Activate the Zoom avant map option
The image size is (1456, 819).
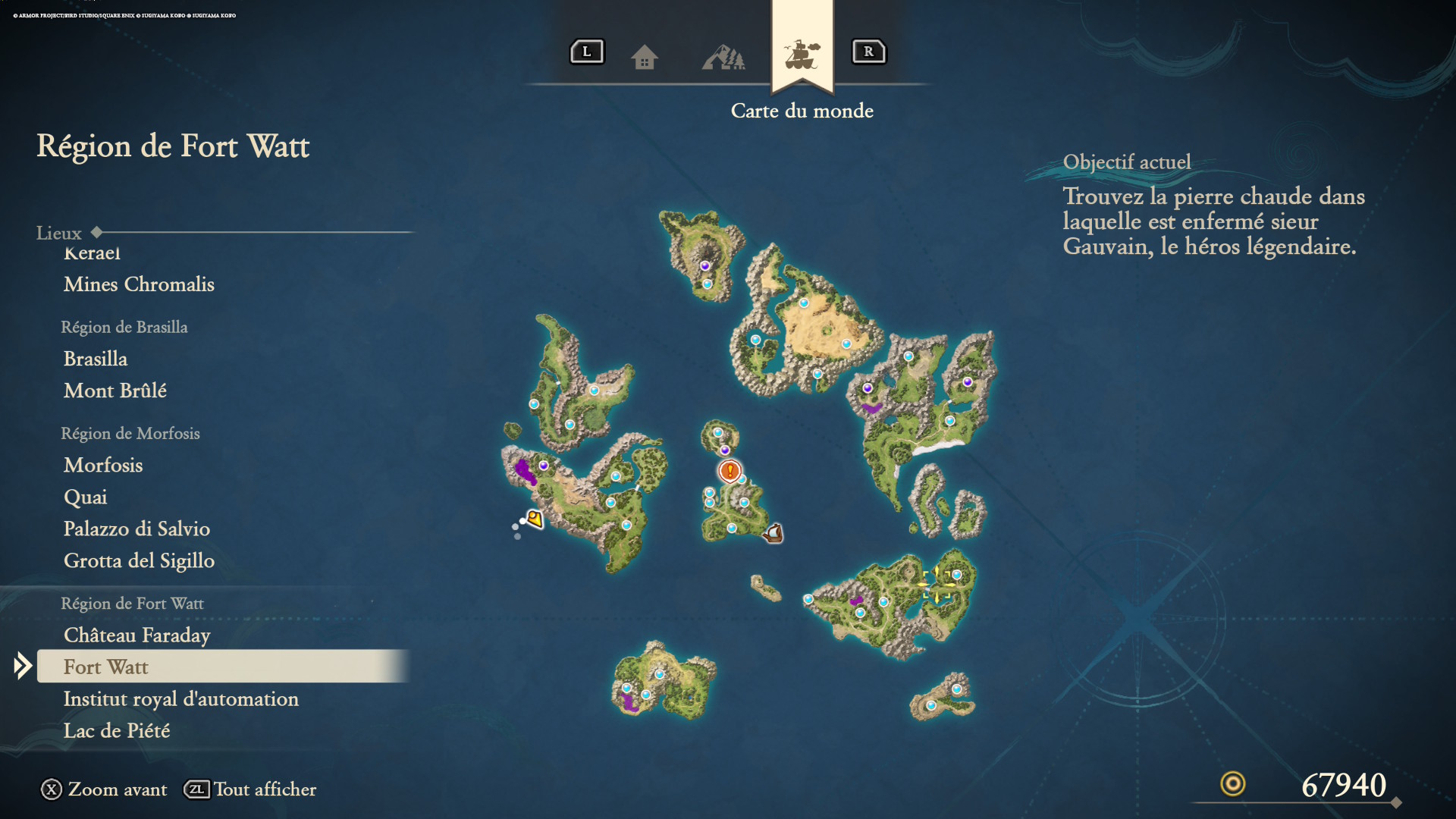[104, 789]
